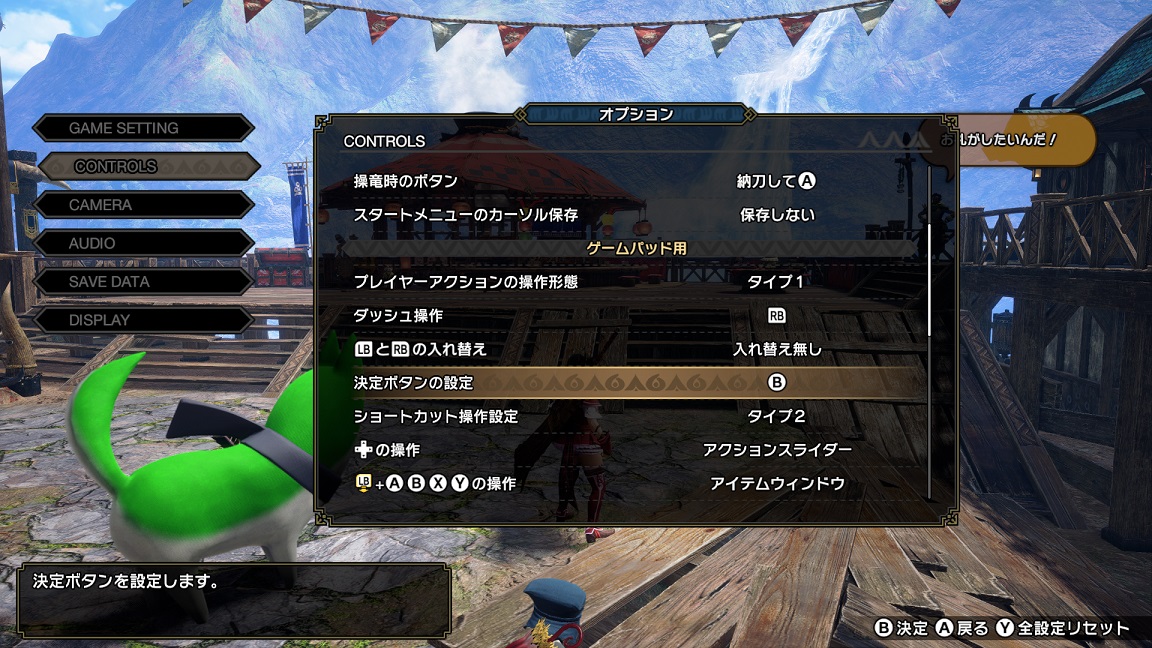Screen dimensions: 1152x648
Task: Open the AUDIO settings category
Action: coord(143,243)
